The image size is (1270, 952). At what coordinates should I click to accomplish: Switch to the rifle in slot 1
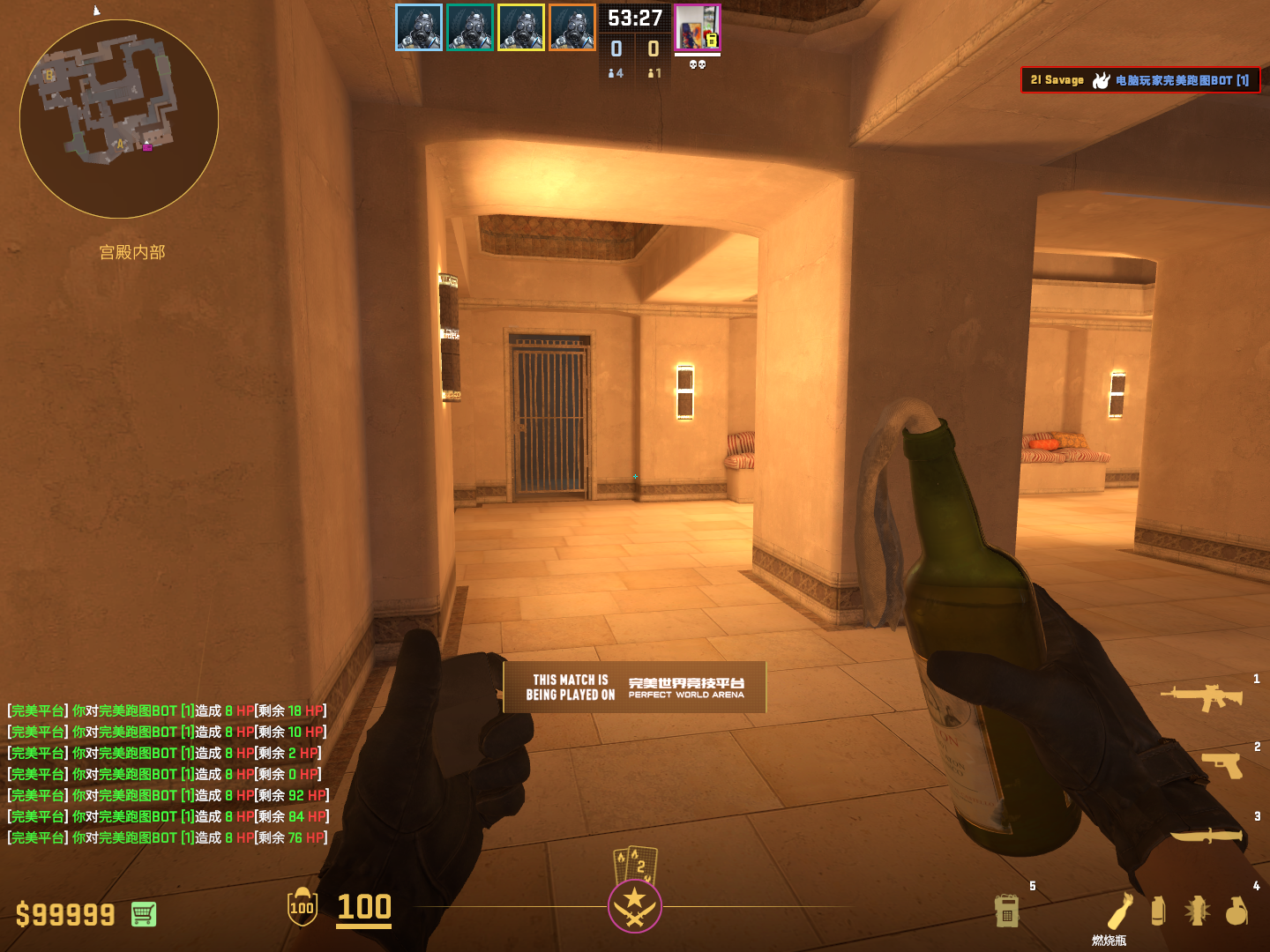[x=1201, y=697]
